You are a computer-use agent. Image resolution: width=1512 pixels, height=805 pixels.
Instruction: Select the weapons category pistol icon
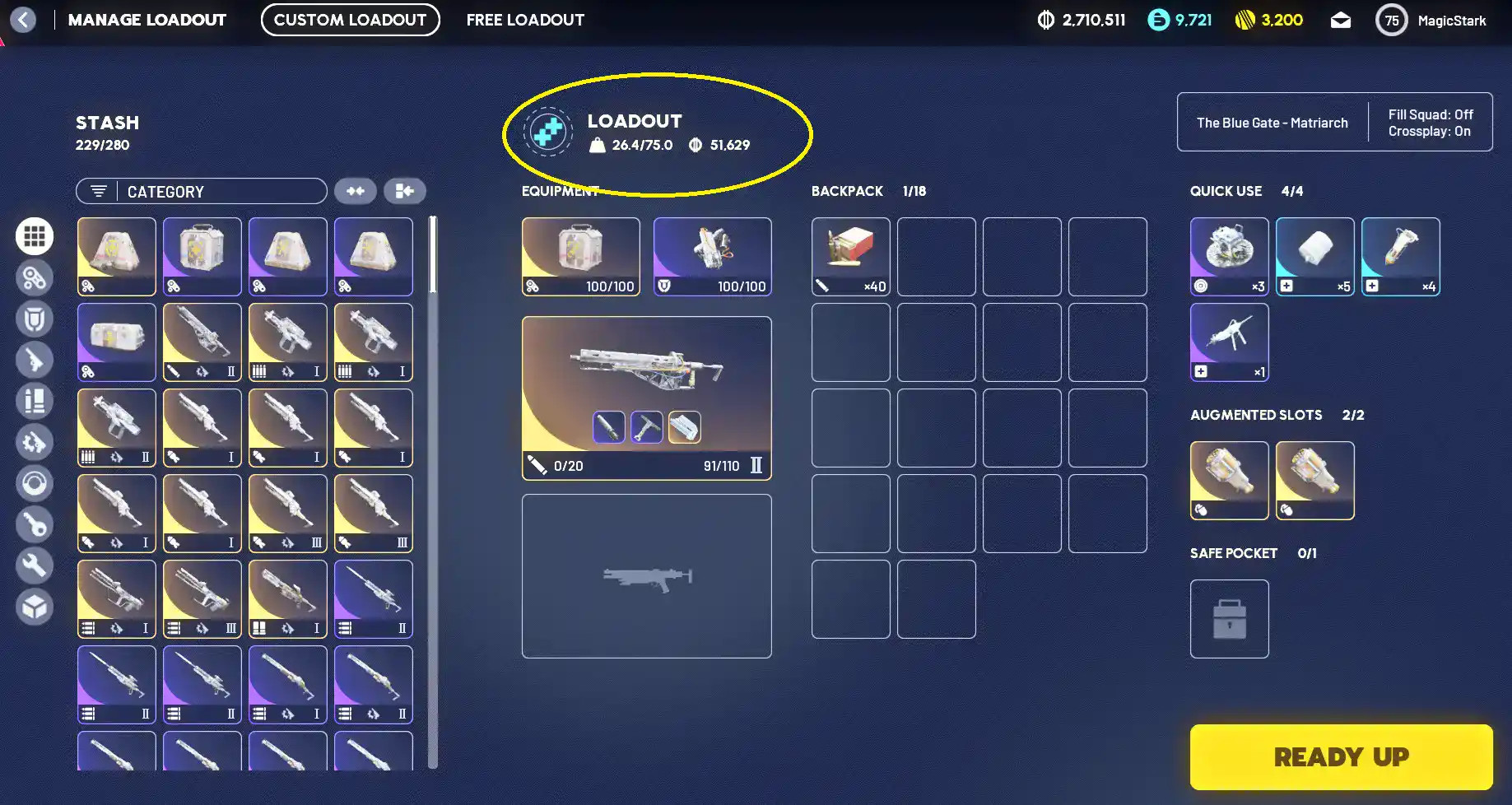coord(35,360)
